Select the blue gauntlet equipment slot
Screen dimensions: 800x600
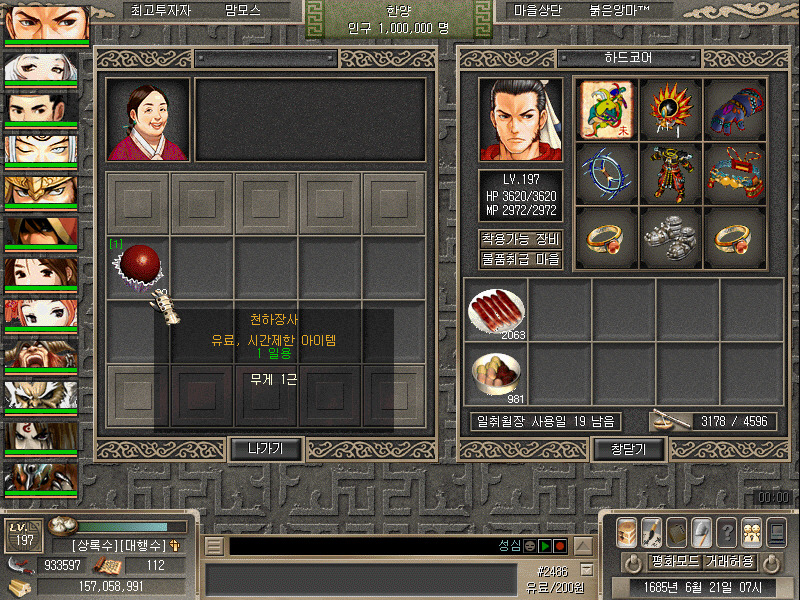click(736, 108)
